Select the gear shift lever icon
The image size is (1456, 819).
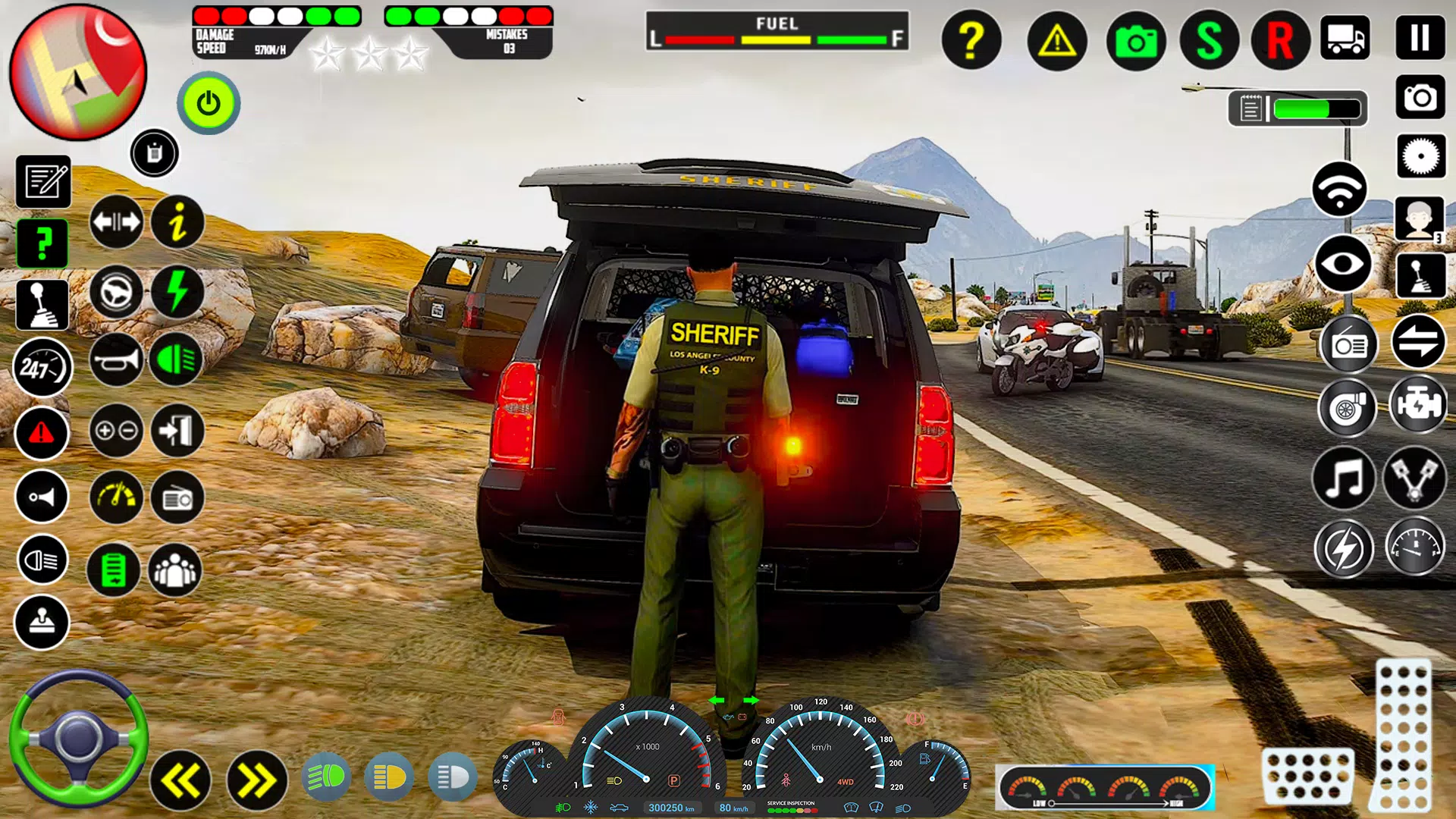click(x=42, y=303)
